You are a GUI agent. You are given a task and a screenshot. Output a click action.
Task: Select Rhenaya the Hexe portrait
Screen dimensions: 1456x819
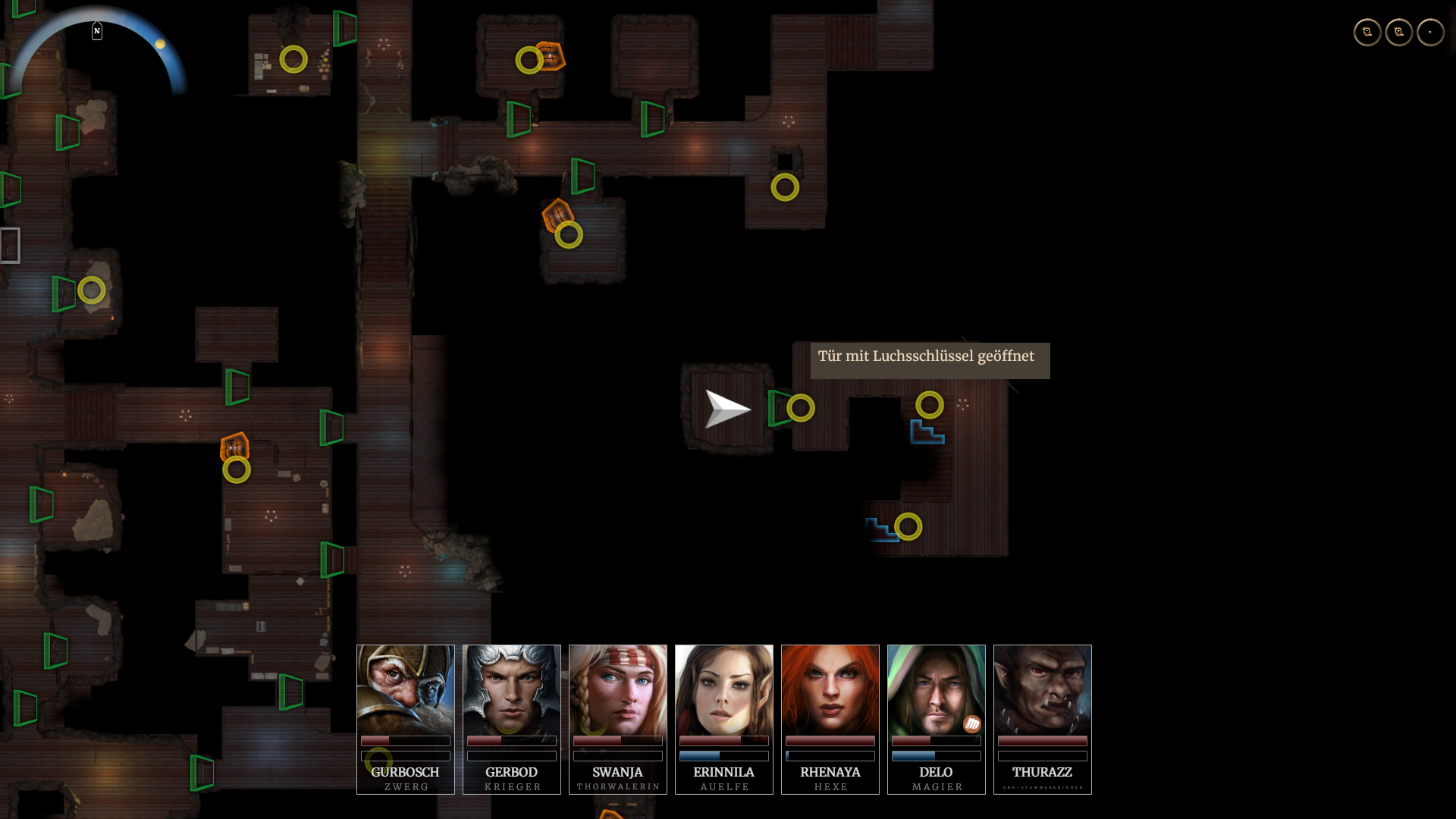[x=830, y=690]
